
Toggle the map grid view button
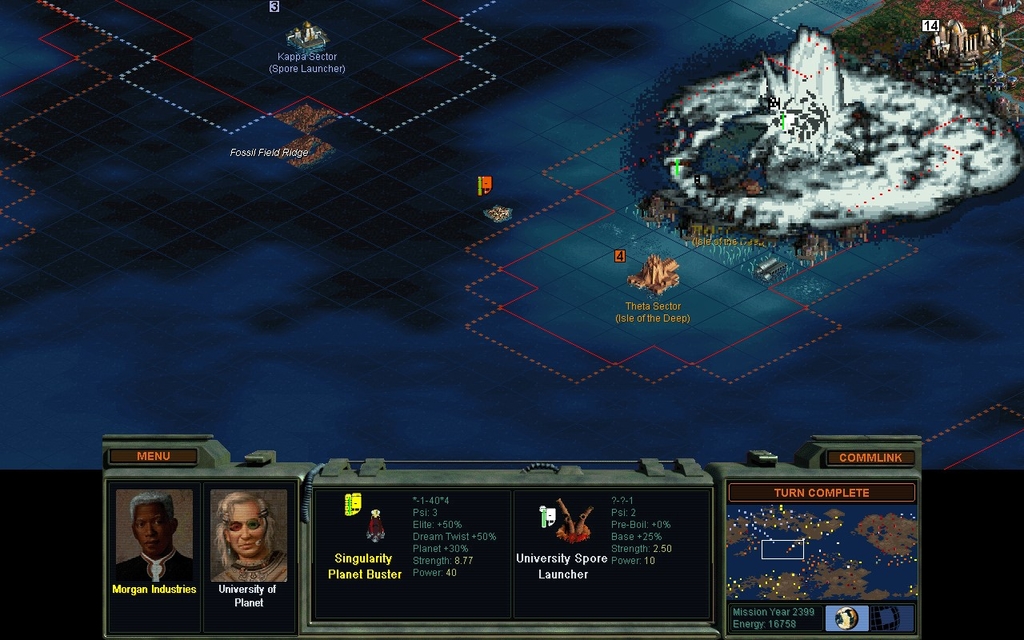886,617
